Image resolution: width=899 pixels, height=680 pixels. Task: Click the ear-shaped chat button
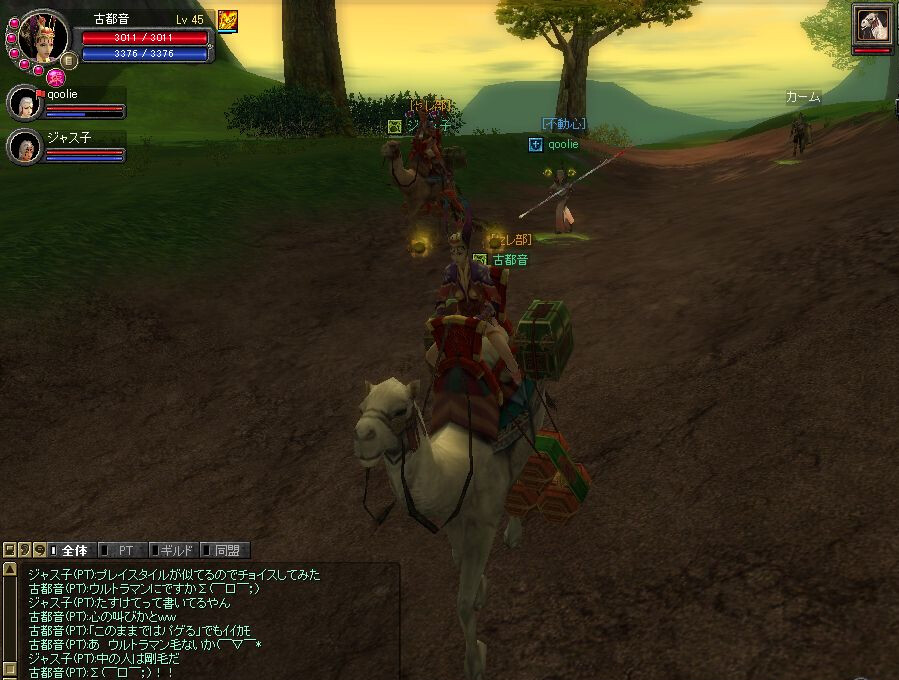click(24, 550)
